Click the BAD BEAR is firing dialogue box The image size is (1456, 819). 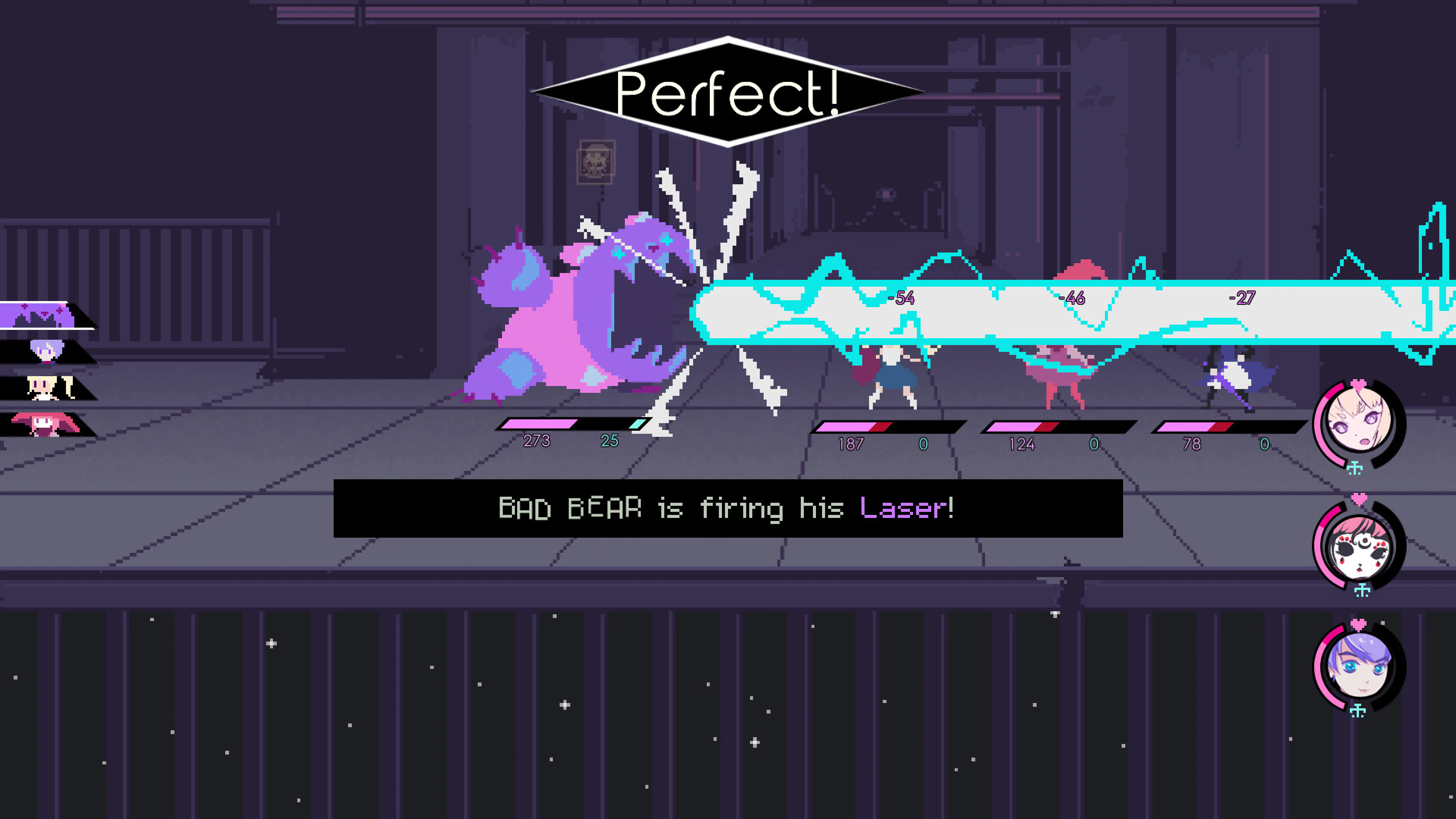[728, 509]
